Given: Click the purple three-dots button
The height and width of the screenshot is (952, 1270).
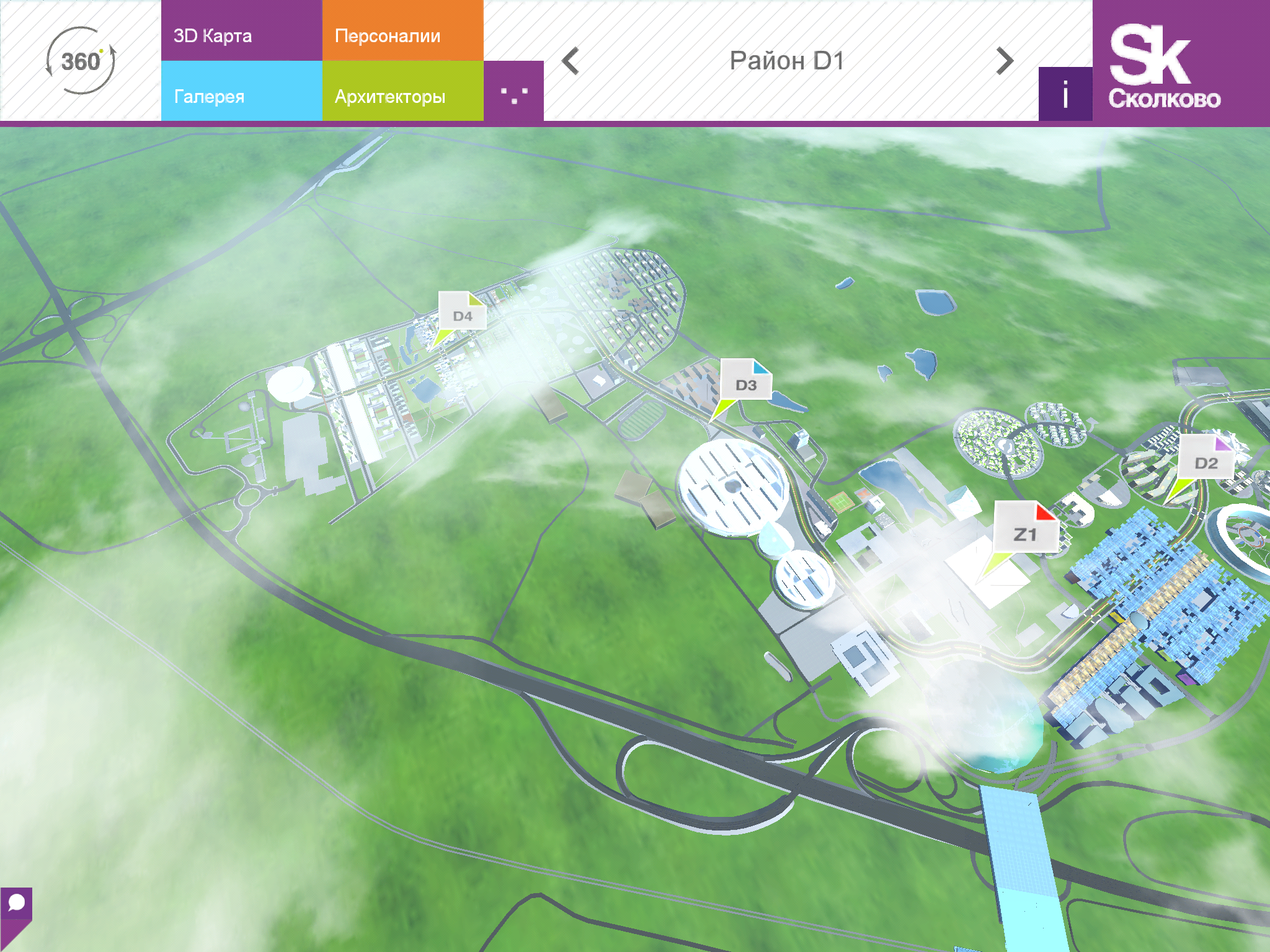Looking at the screenshot, I should tap(513, 92).
